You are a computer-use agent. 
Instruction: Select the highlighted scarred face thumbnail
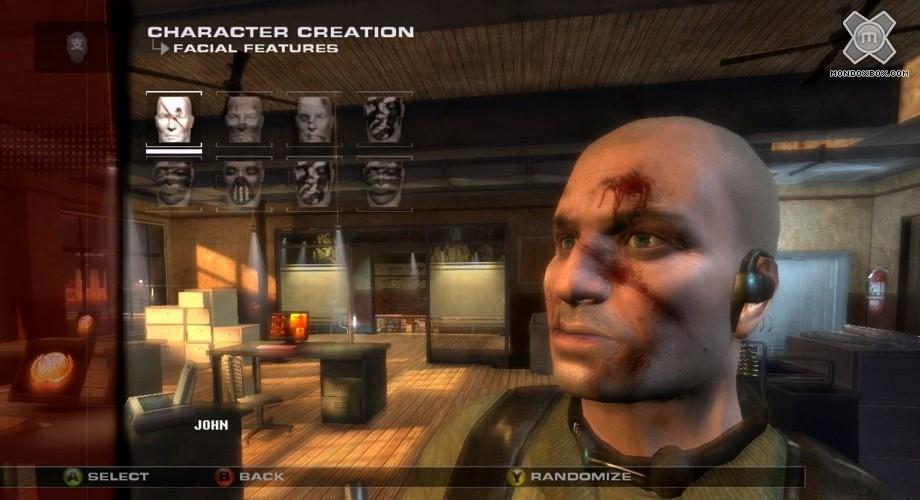173,120
